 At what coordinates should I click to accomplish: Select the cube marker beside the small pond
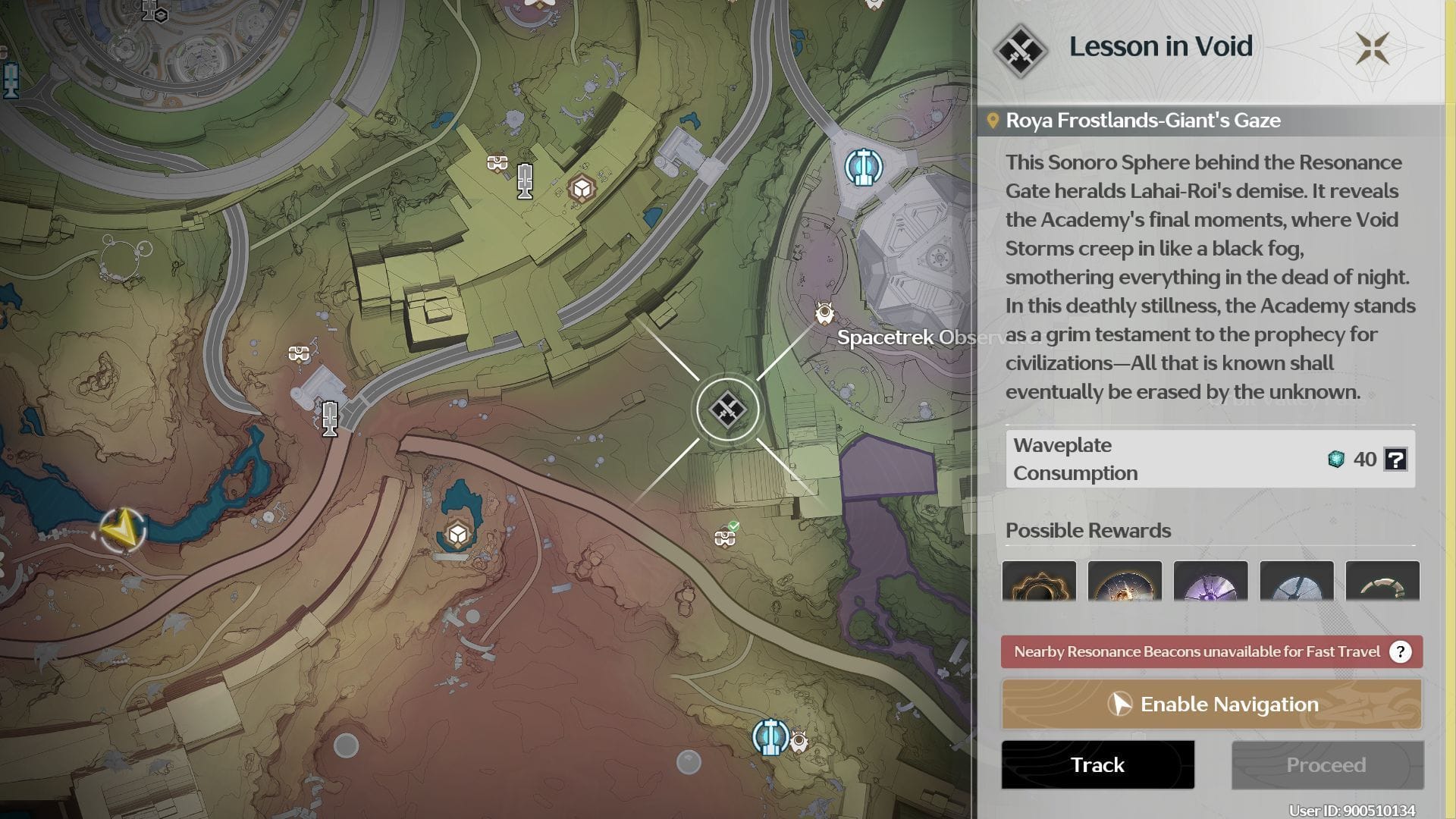coord(457,535)
